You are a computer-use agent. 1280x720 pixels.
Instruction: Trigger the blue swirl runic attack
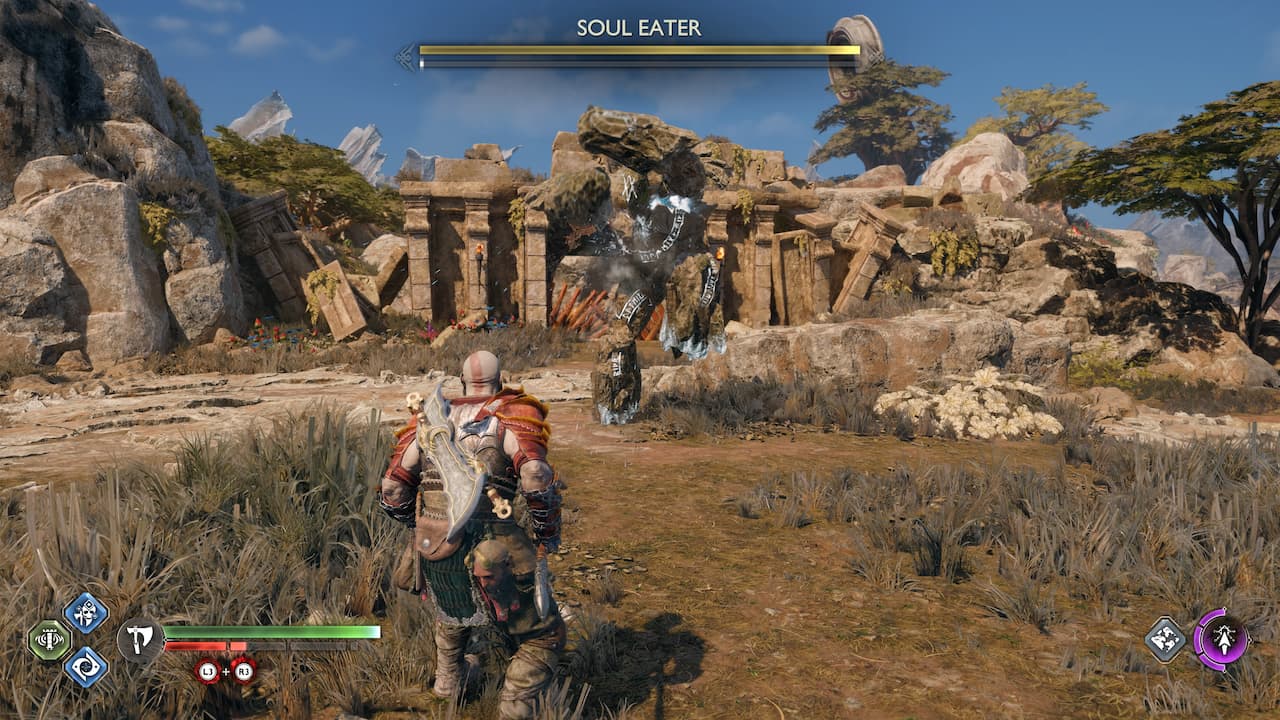(x=86, y=666)
